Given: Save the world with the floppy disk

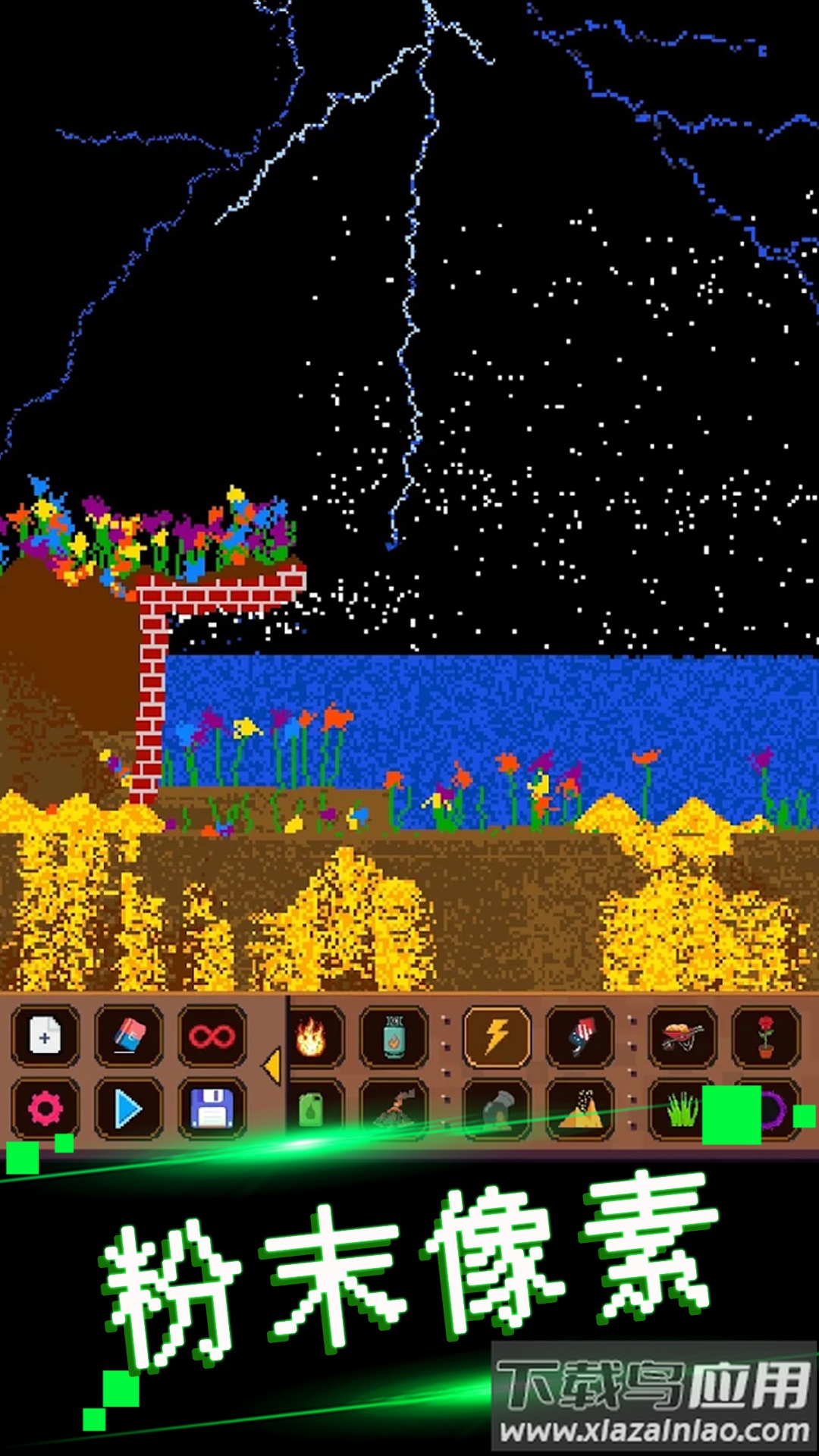Looking at the screenshot, I should (x=212, y=1109).
